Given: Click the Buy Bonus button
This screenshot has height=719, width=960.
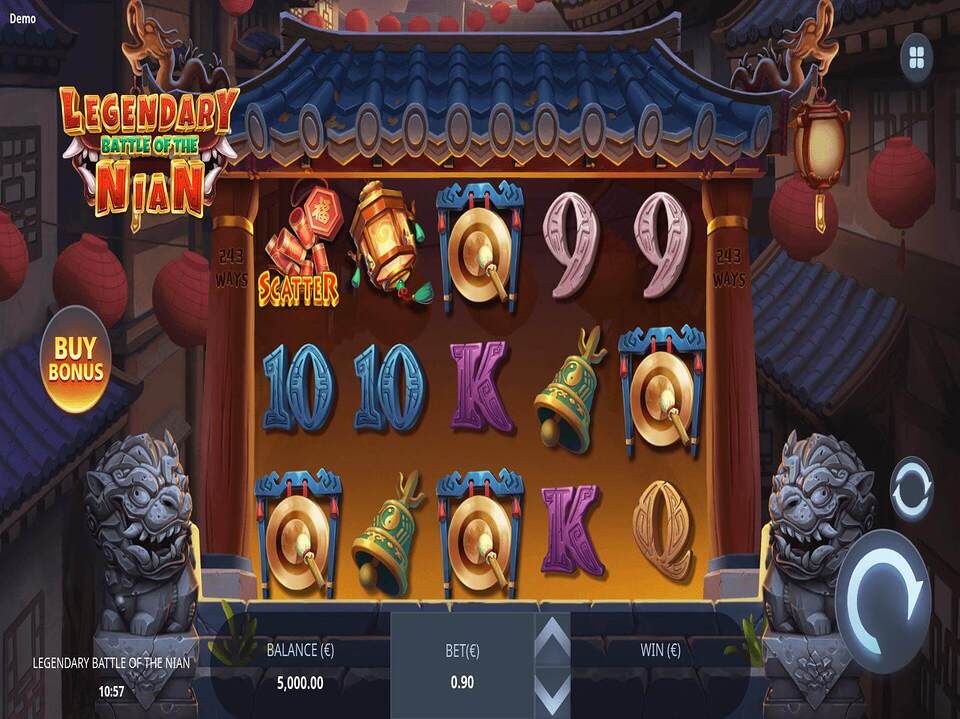Looking at the screenshot, I should (76, 360).
